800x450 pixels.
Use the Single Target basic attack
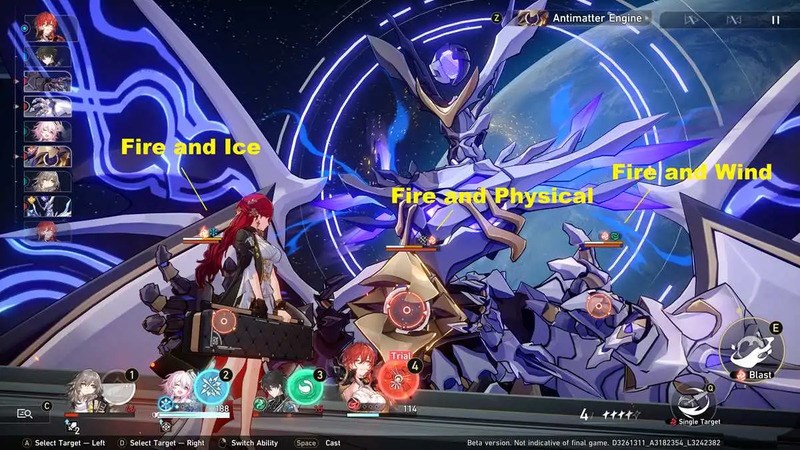tap(691, 402)
